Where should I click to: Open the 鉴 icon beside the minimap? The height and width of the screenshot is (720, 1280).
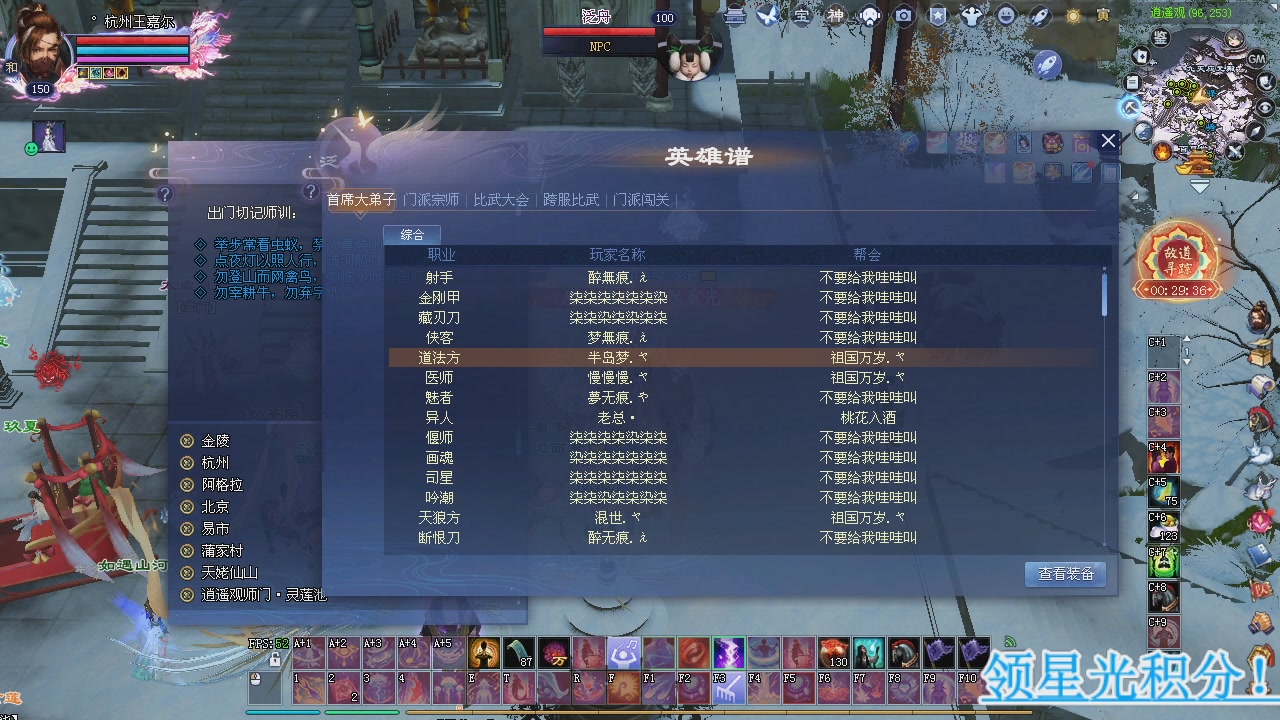pos(1160,39)
